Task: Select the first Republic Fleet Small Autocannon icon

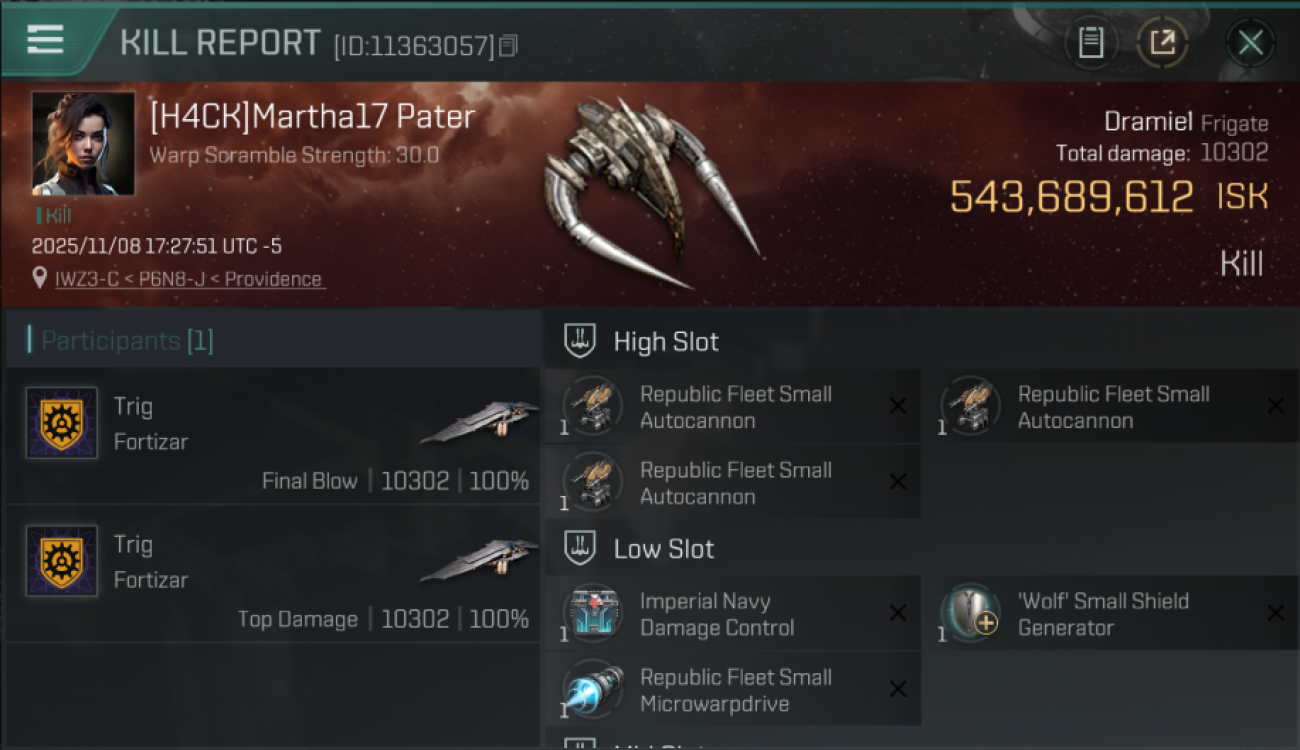Action: click(592, 406)
